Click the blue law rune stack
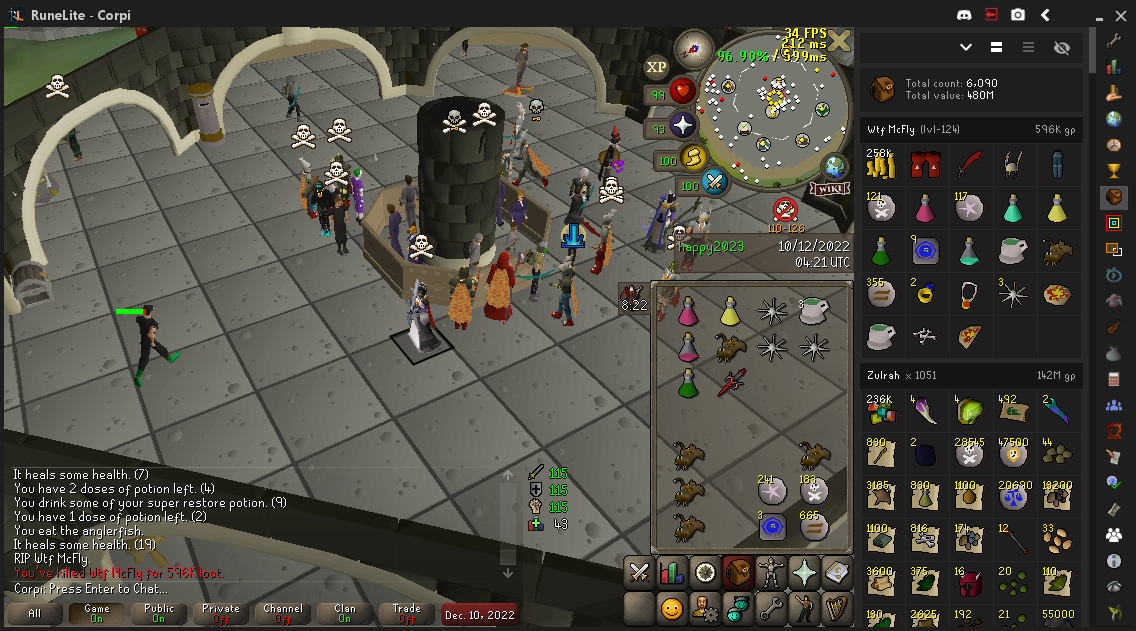Screen dimensions: 1136x631 coord(771,524)
